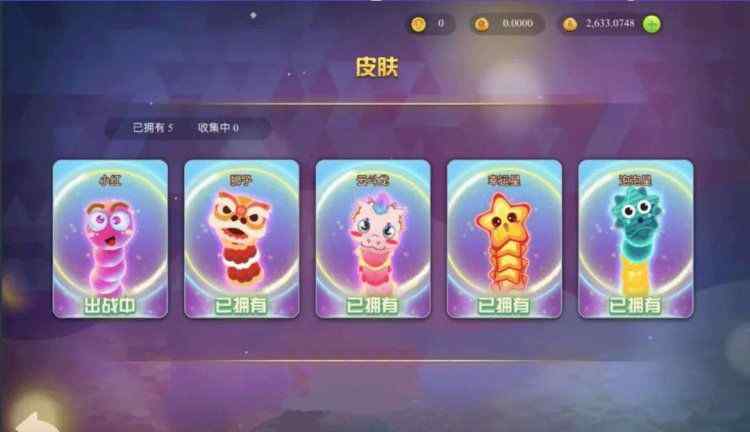
Task: Choose the lion dance skin card
Action: coord(241,239)
